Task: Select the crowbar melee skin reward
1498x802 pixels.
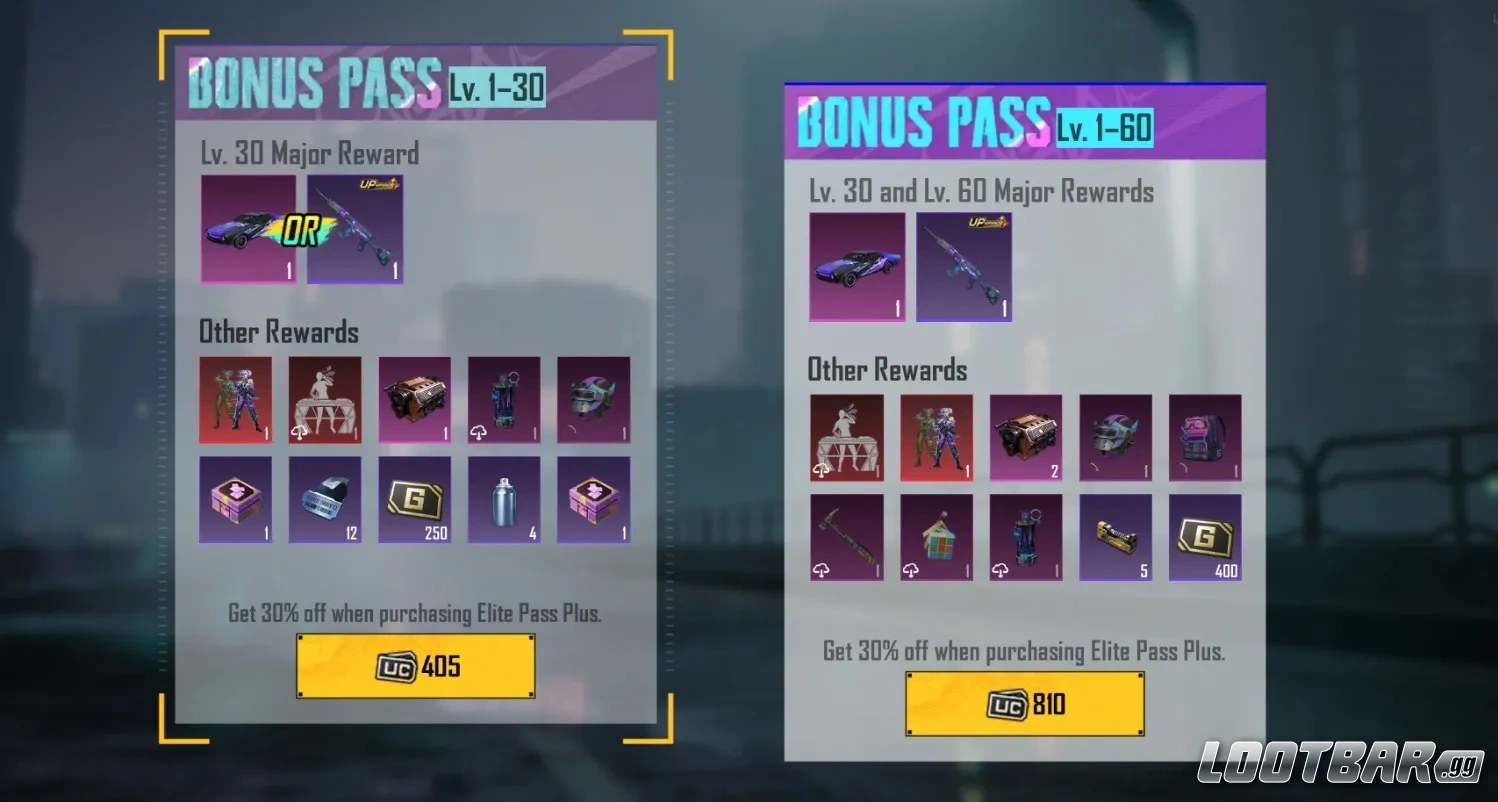Action: (x=846, y=537)
